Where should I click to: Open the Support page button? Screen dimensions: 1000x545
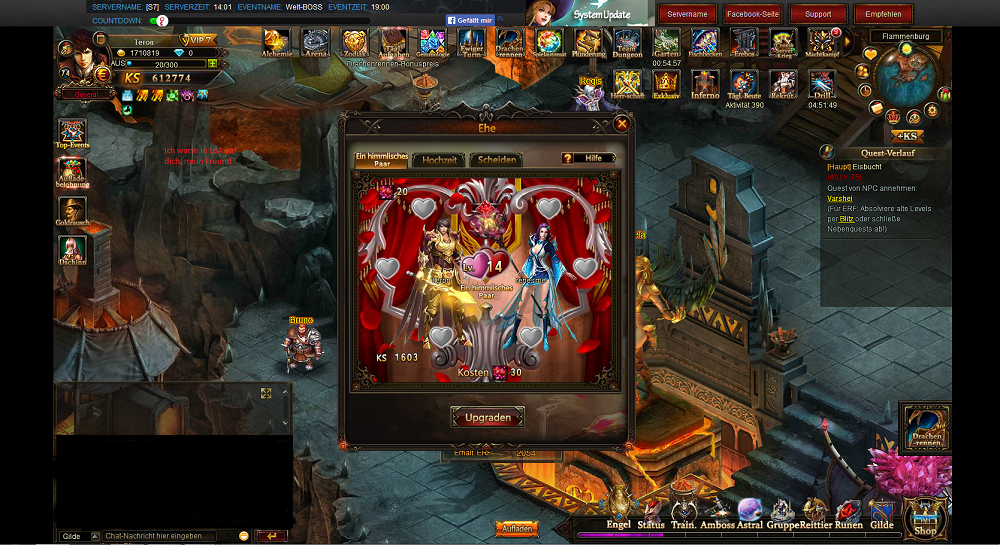[818, 14]
